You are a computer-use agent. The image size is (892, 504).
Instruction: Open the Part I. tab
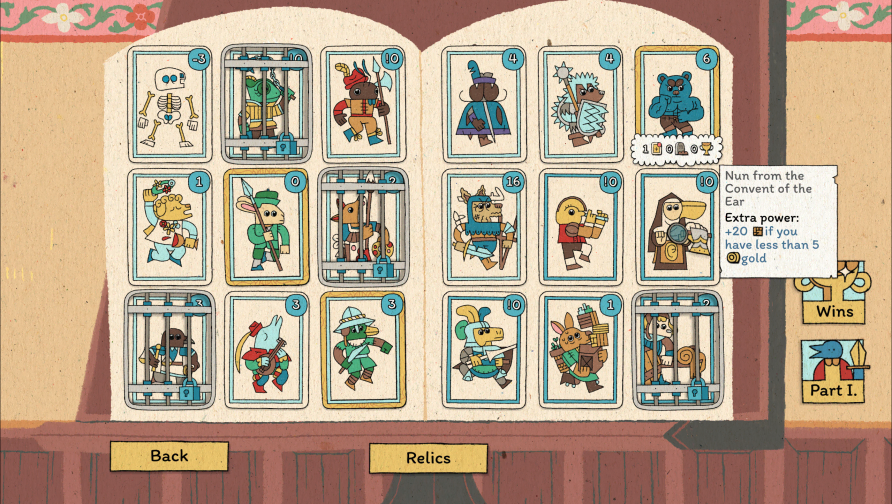tap(833, 372)
